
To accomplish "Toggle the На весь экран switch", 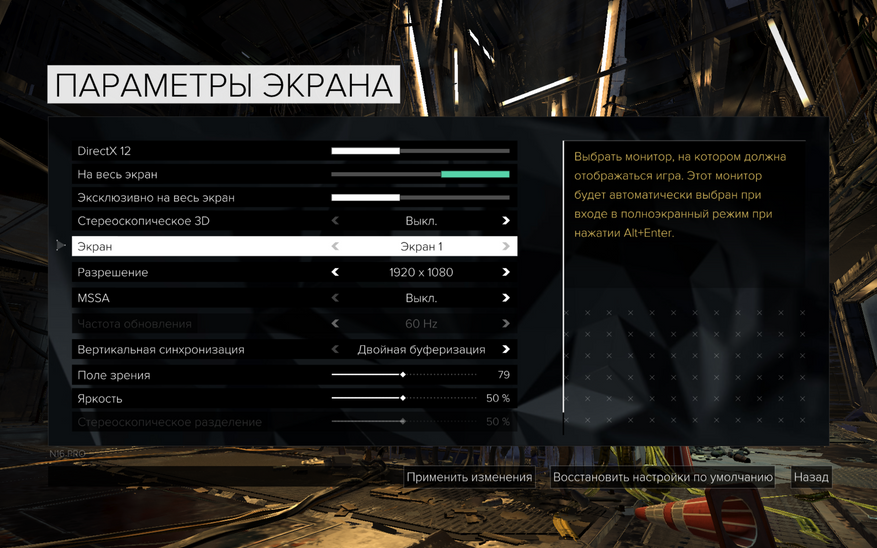I will [x=420, y=174].
